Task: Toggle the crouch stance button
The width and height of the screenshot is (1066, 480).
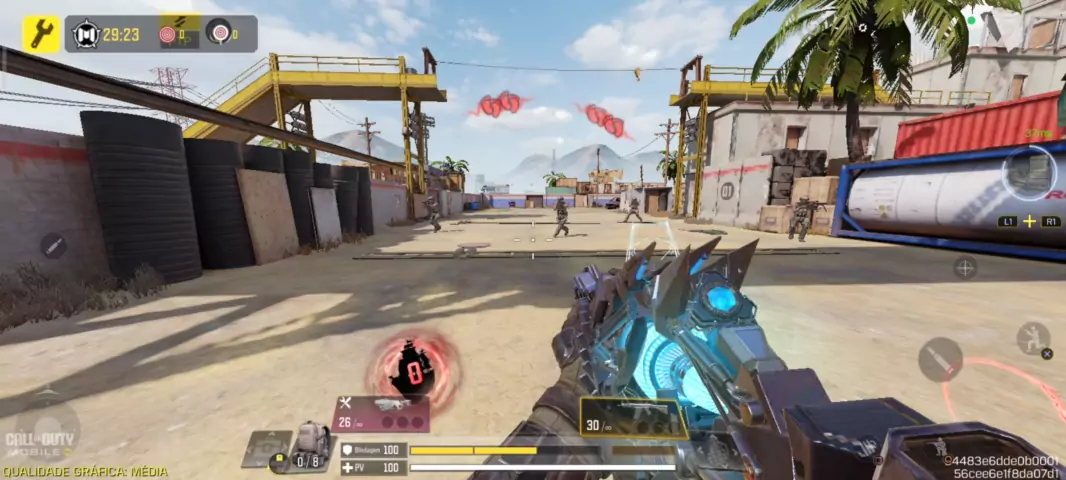Action: coord(1033,338)
